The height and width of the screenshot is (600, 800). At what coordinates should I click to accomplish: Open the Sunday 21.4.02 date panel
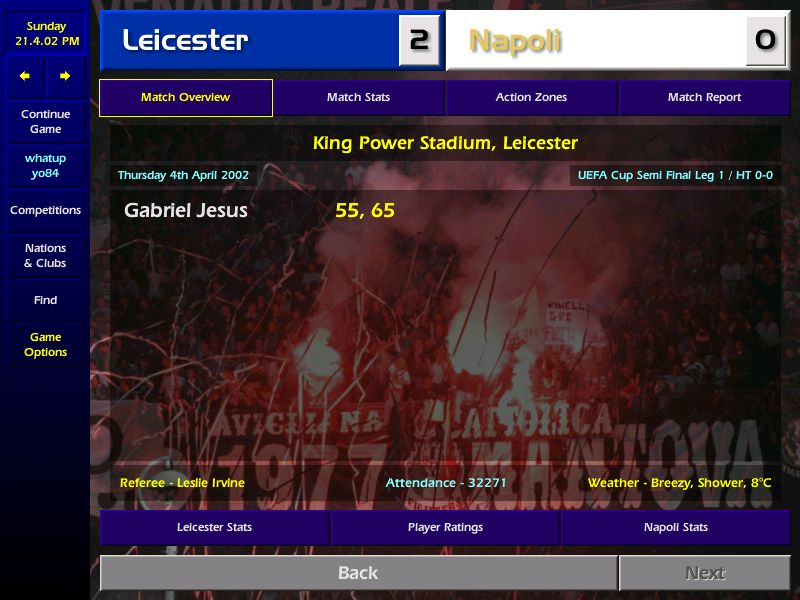(x=45, y=34)
